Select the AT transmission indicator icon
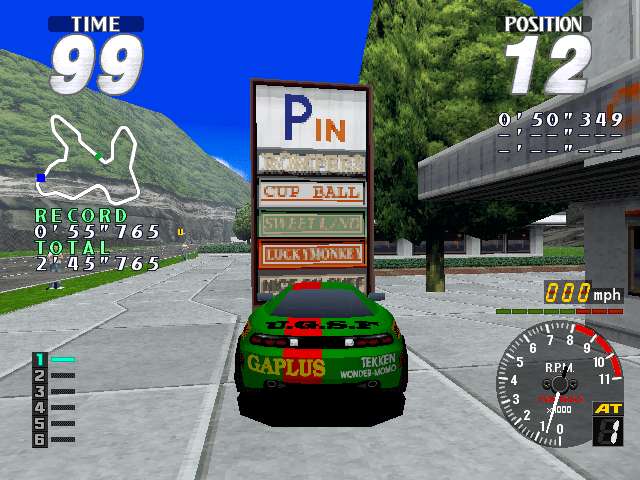This screenshot has height=480, width=640. (607, 425)
